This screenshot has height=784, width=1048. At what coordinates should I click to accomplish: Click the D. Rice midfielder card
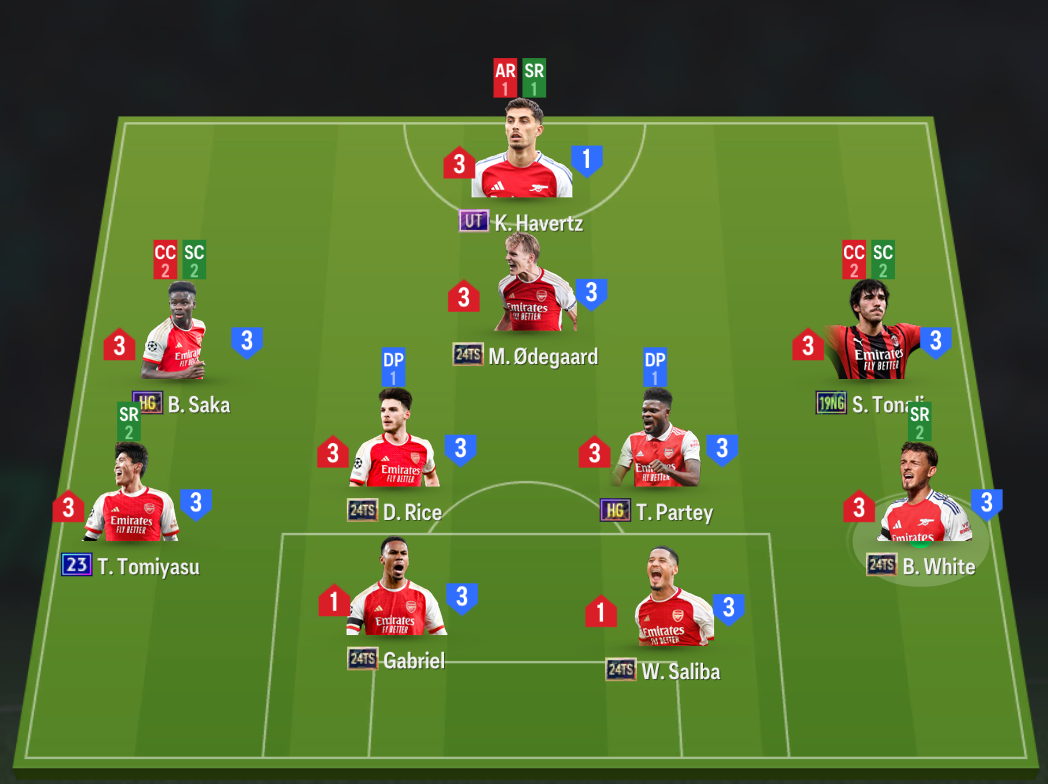pyautogui.click(x=395, y=448)
